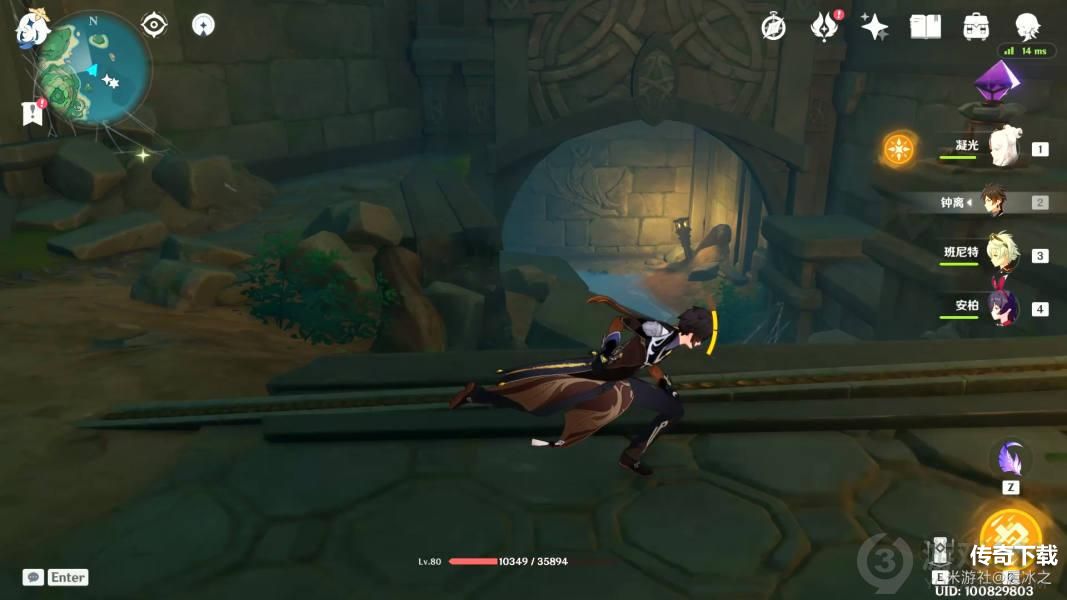Switch to party member 班尼特

(x=1001, y=254)
